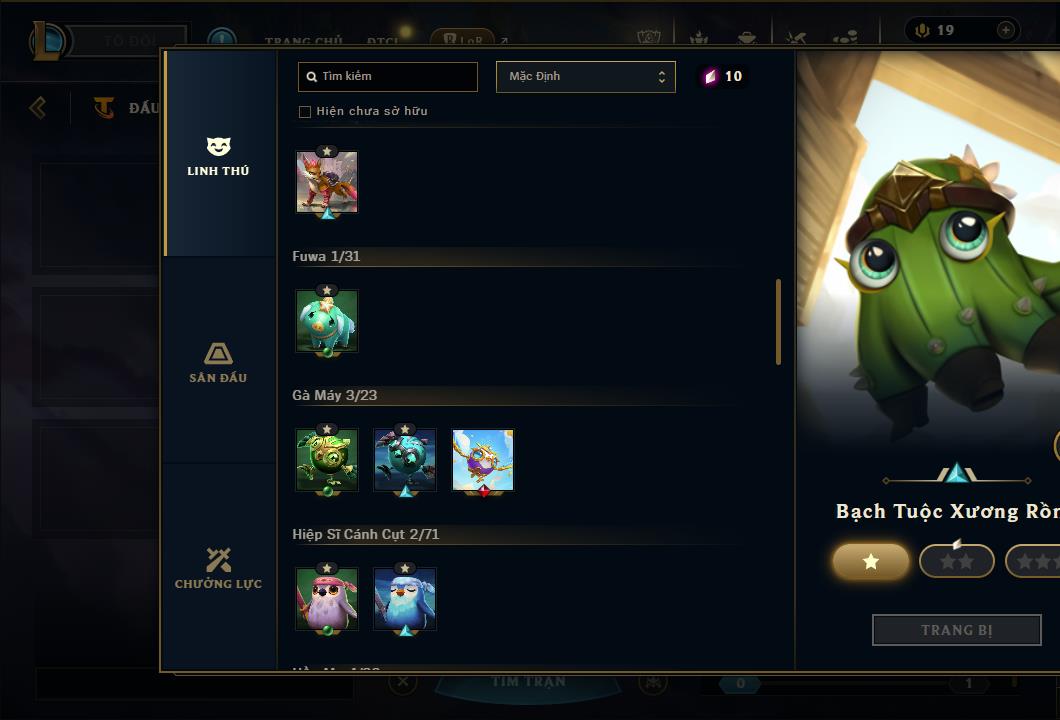This screenshot has height=720, width=1060.
Task: Select the Chưởng Lực tab
Action: [218, 568]
